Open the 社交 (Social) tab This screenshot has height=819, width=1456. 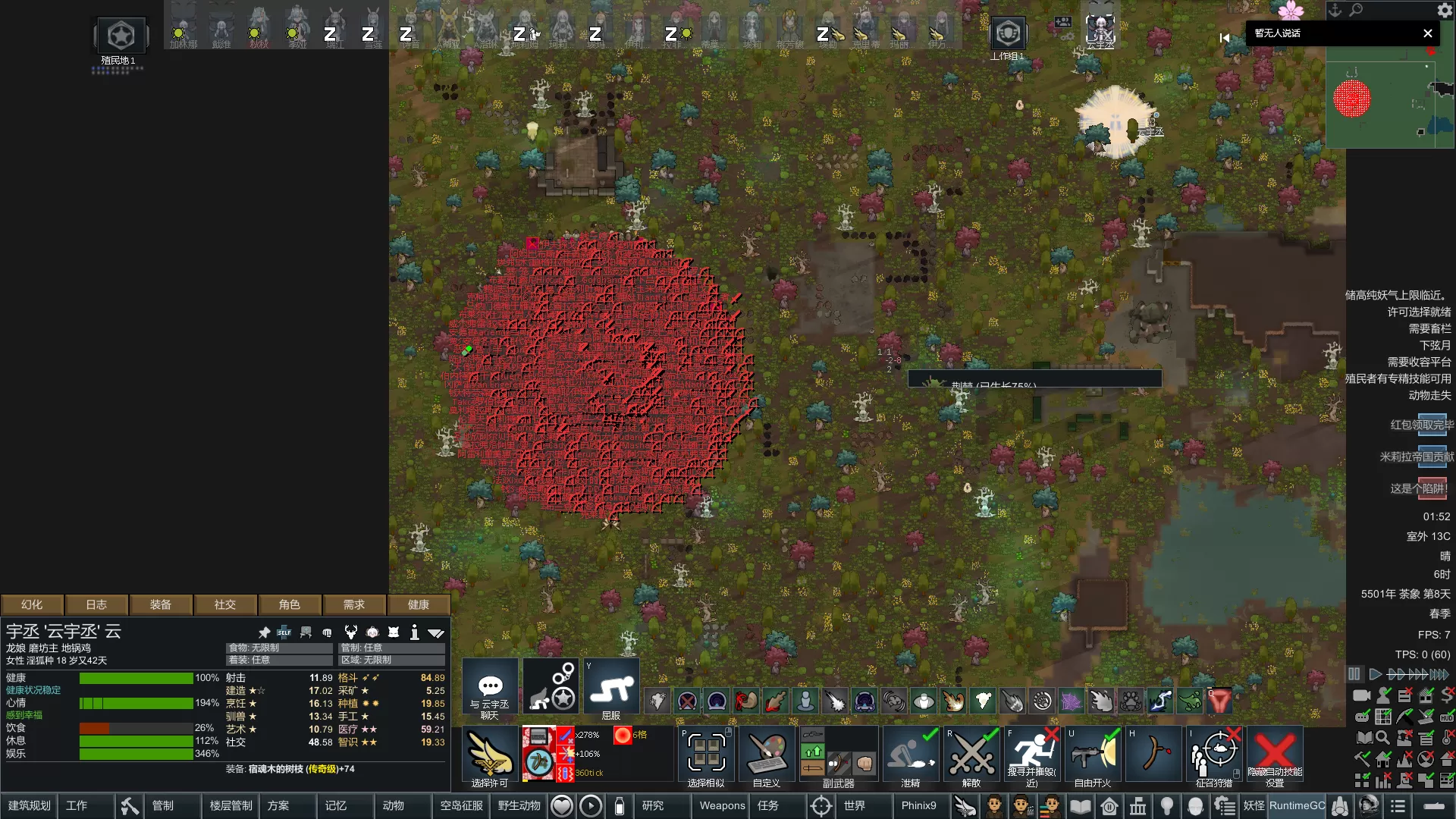point(224,604)
